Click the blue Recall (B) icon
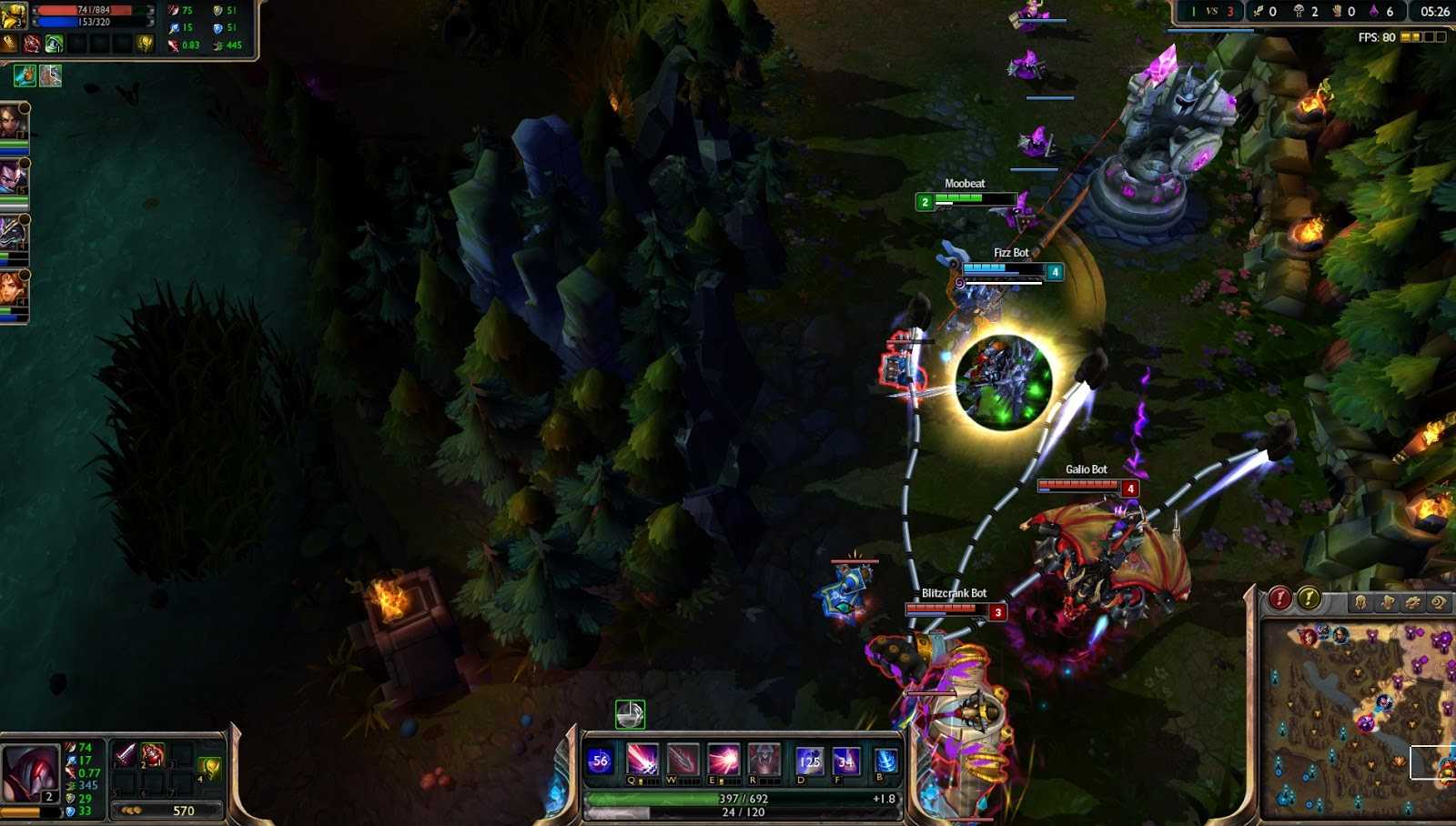Image resolution: width=1456 pixels, height=826 pixels. coord(884,759)
